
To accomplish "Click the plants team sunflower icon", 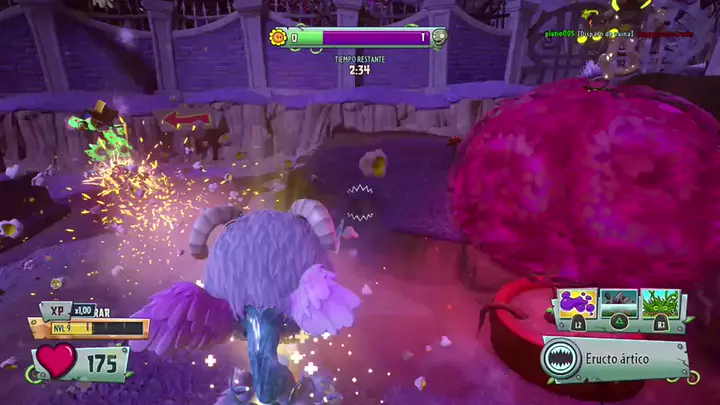I will tap(279, 38).
